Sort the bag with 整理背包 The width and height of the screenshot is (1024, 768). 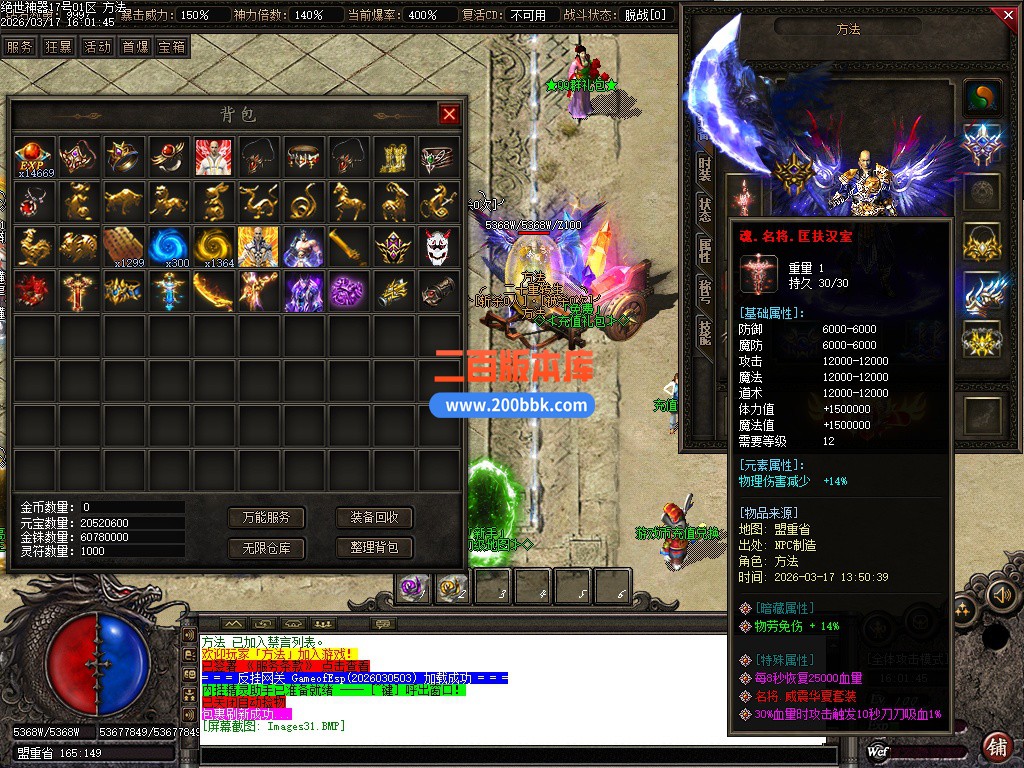point(374,548)
